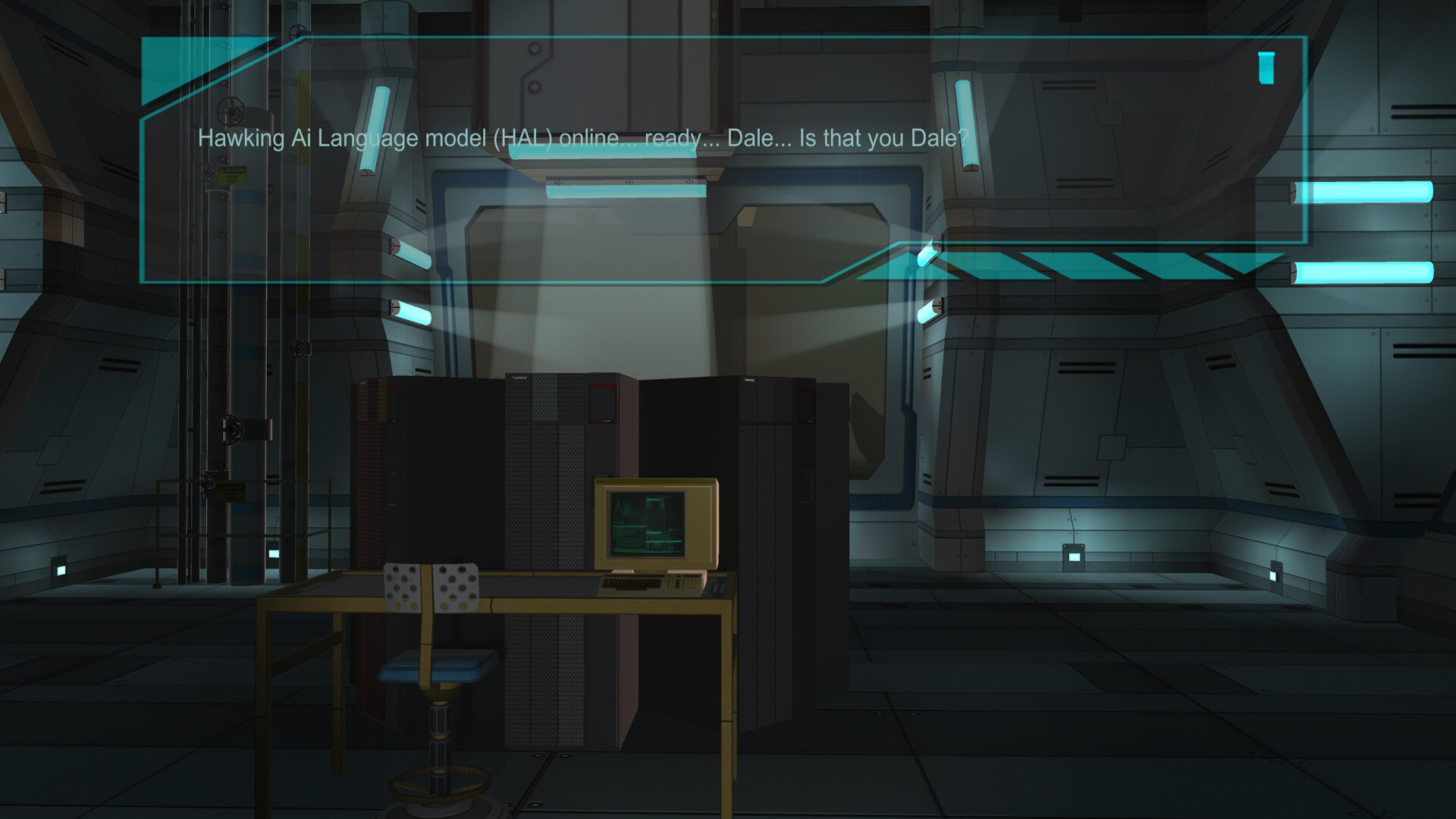Click the Tandem logo on the right server cabinet
This screenshot has width=1456, height=819.
748,379
